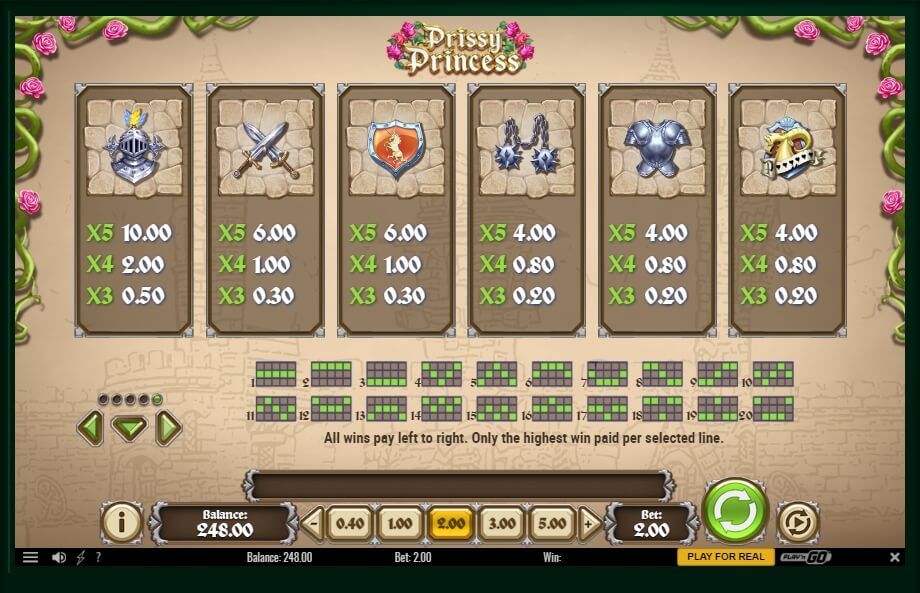Set the bet to 3.00
Viewport: 920px width, 593px height.
pos(502,523)
